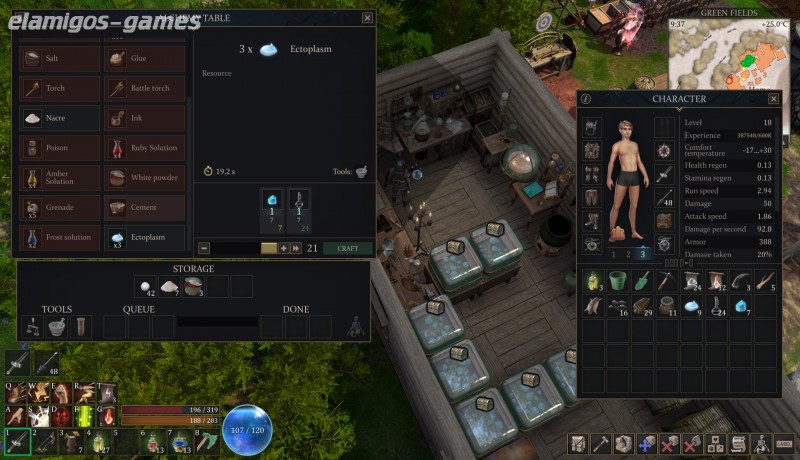Close the Alchemy Table window

[367, 17]
